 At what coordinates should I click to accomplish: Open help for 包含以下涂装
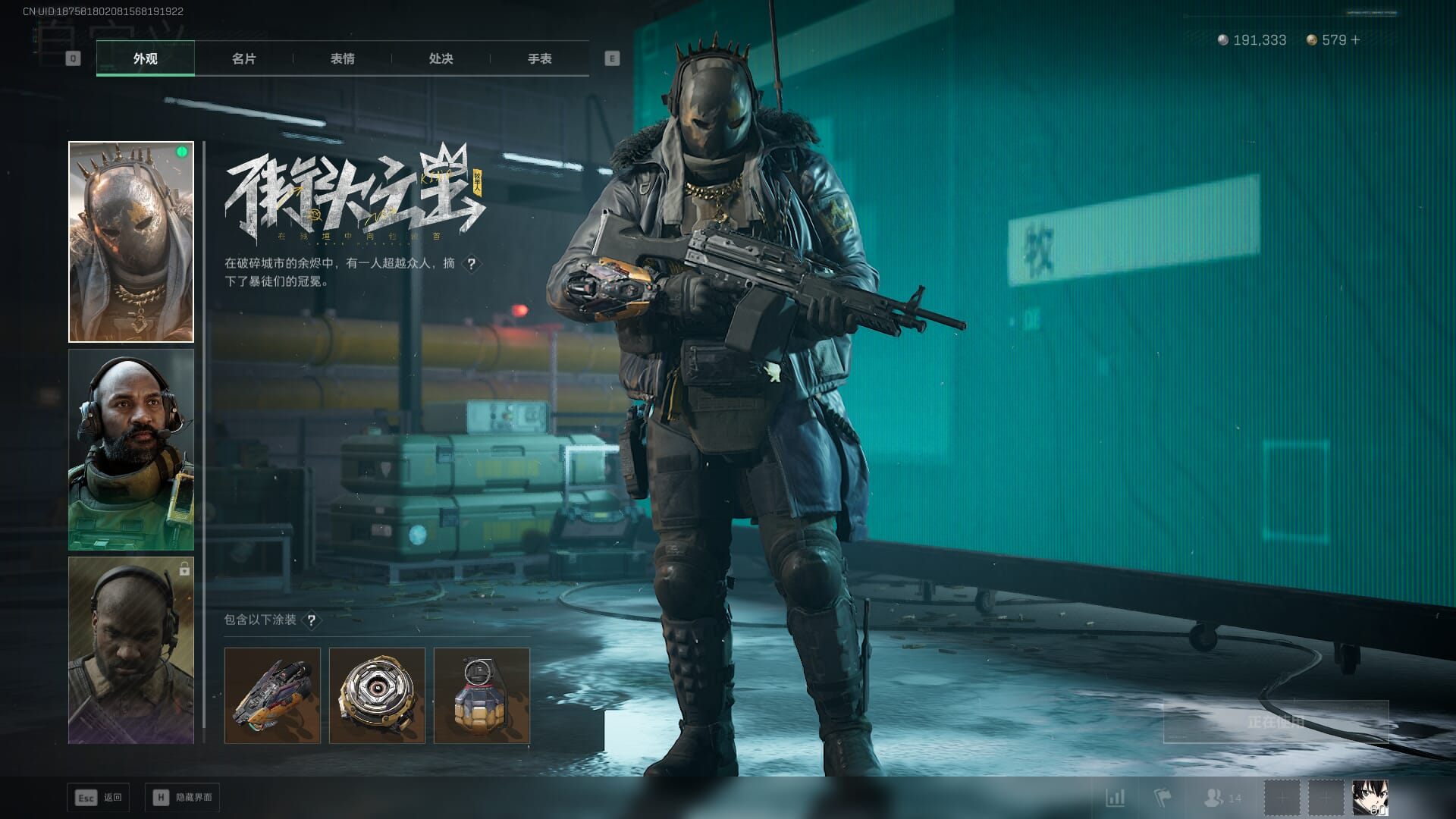(x=311, y=620)
